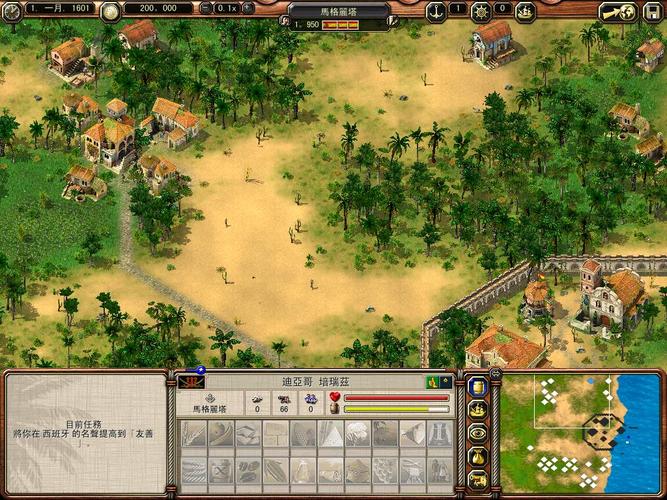Increase game speed with the plus button
The image size is (667, 500).
249,8
